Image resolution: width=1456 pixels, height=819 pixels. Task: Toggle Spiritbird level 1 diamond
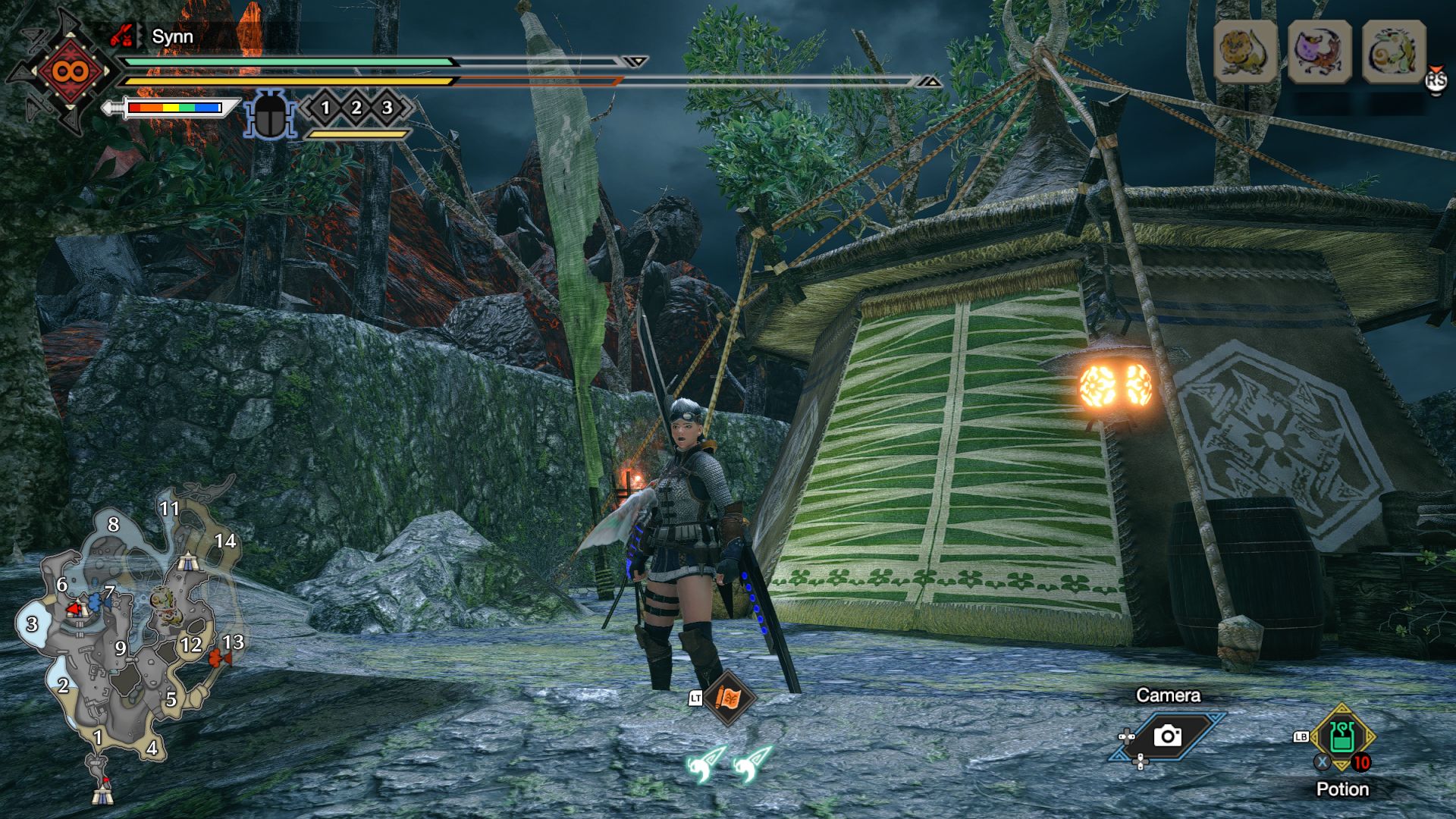325,110
